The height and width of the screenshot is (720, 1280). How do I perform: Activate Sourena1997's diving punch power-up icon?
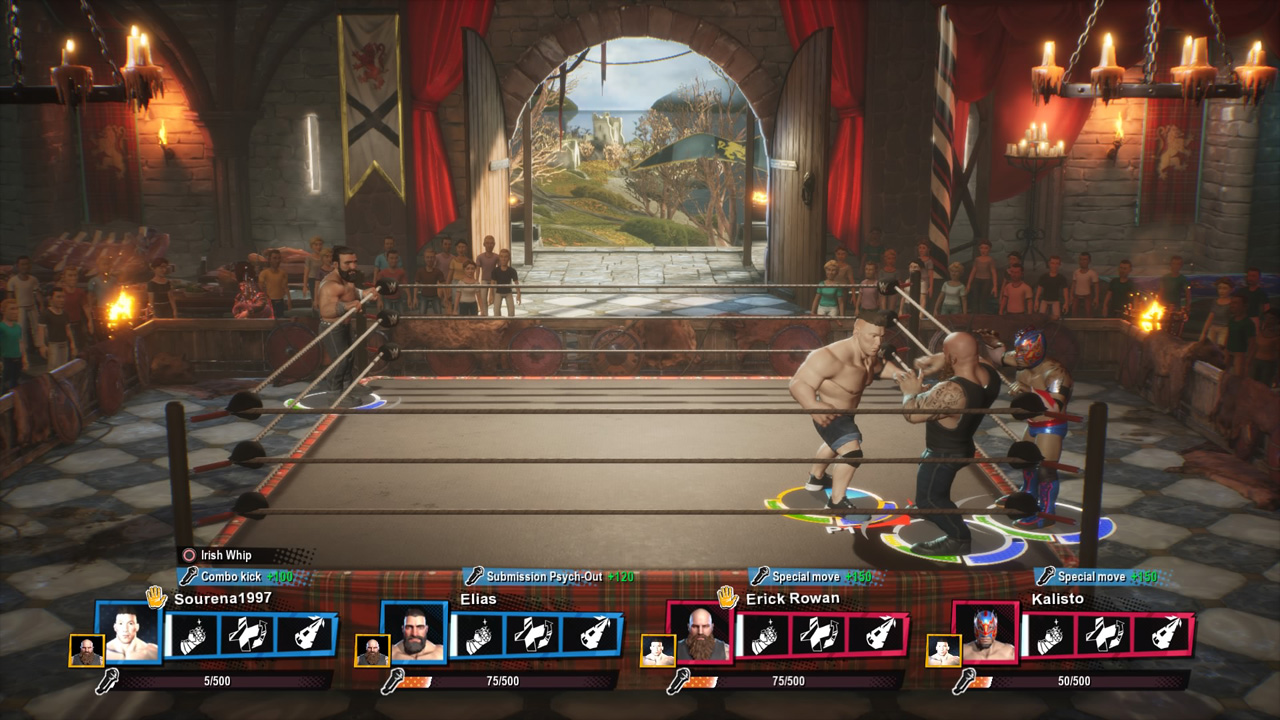pos(303,635)
